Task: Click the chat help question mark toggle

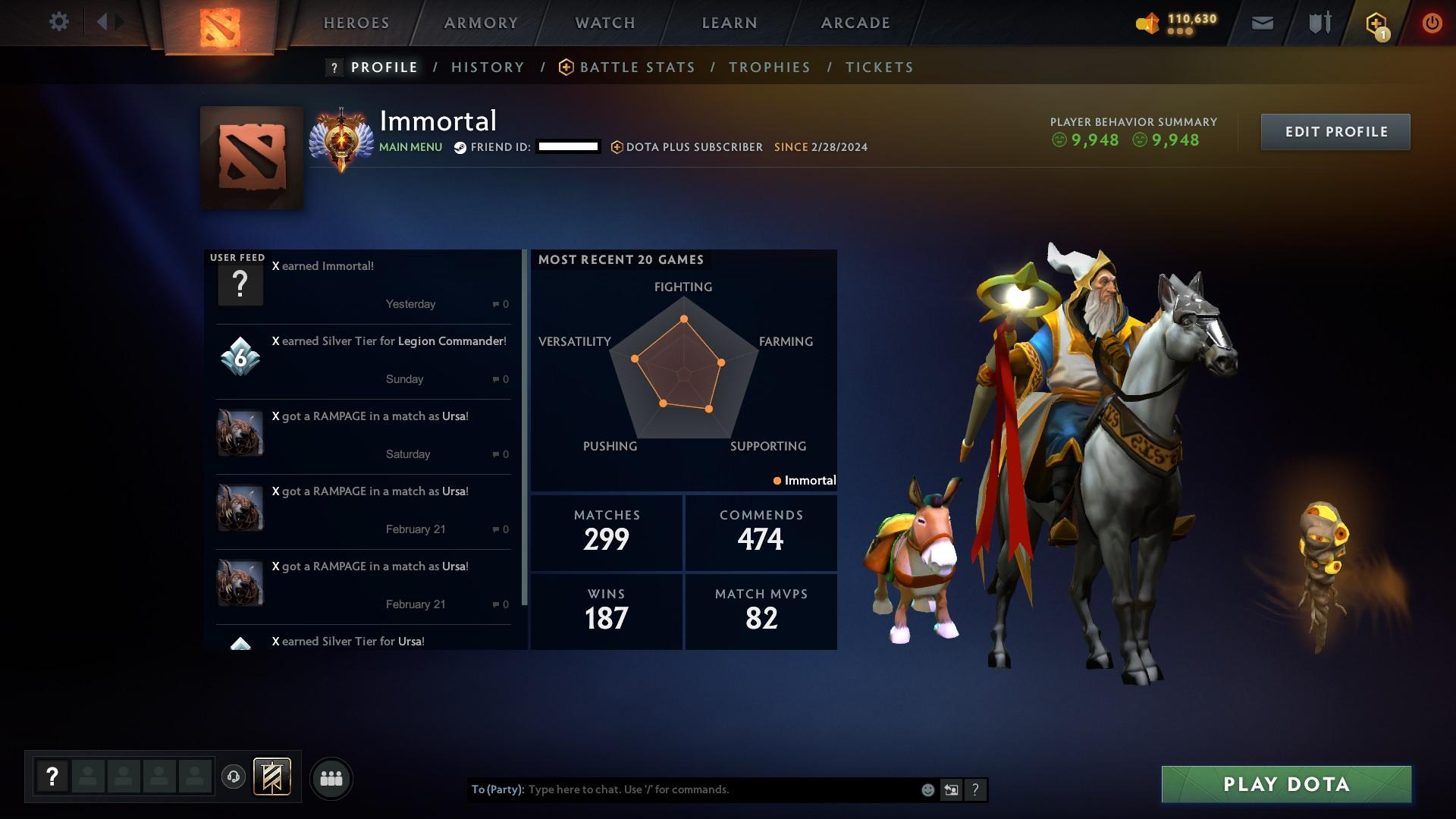Action: pyautogui.click(x=975, y=789)
